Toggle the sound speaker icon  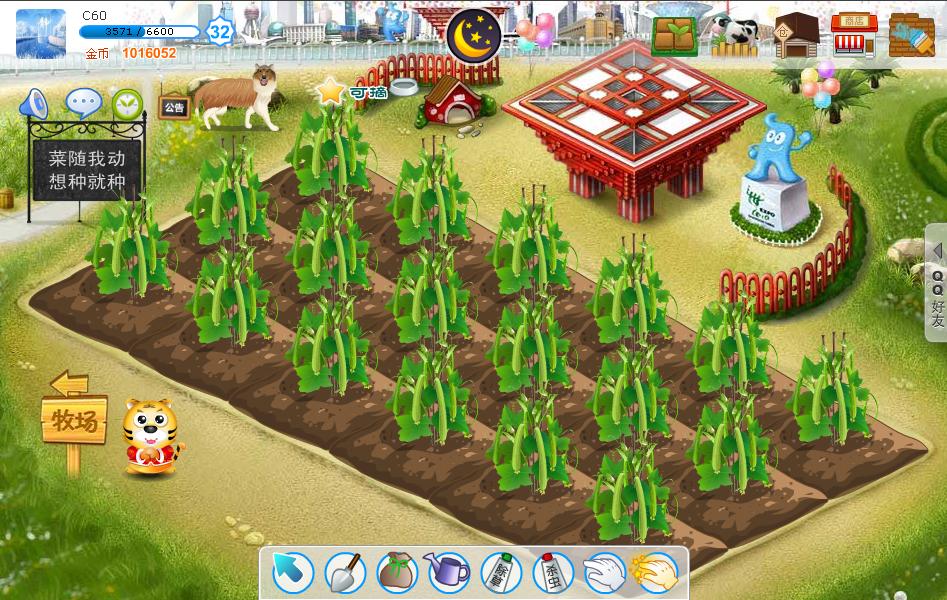point(35,103)
